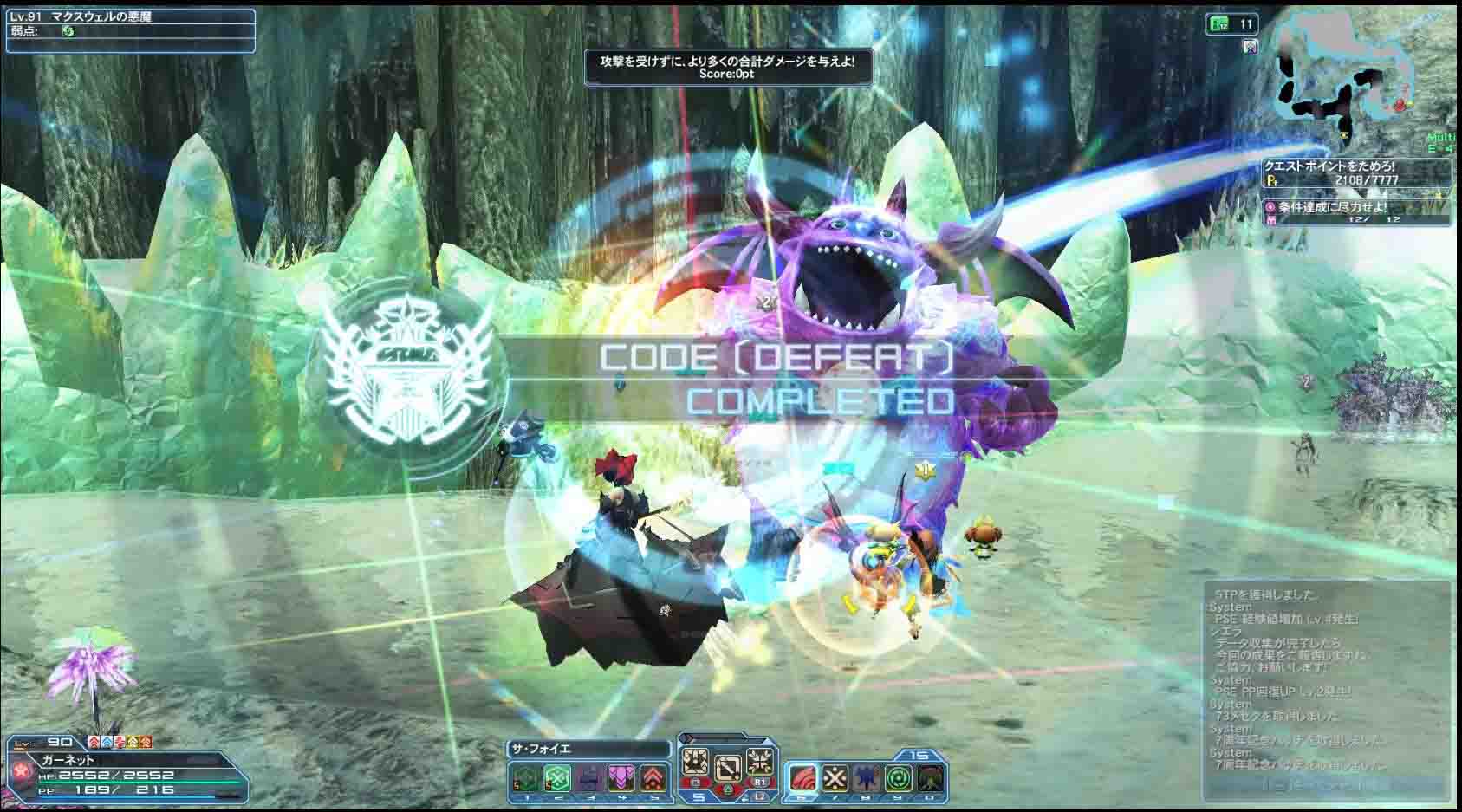The width and height of the screenshot is (1462, 812).
Task: Activate the red swirl item in slot 6
Action: [x=803, y=778]
